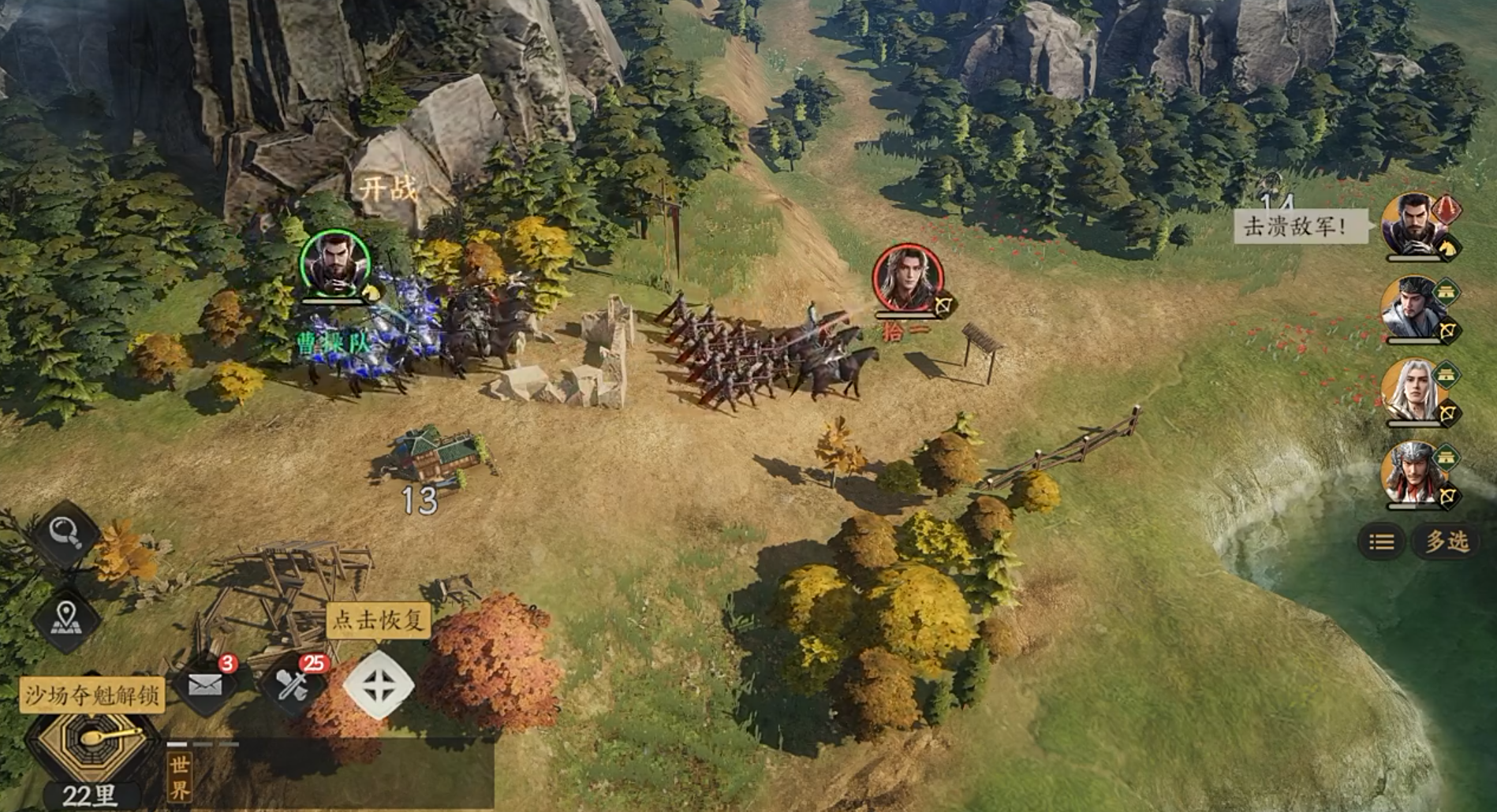The height and width of the screenshot is (812, 1497).
Task: Switch to the 世界 chat channel
Action: point(180,778)
